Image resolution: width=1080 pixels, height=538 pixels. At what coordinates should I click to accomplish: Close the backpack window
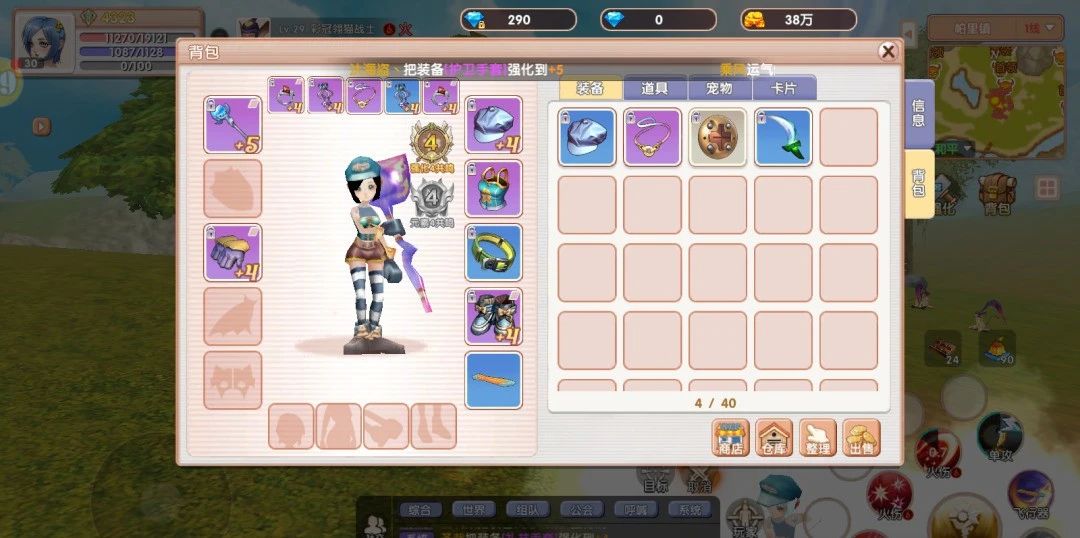tap(887, 52)
